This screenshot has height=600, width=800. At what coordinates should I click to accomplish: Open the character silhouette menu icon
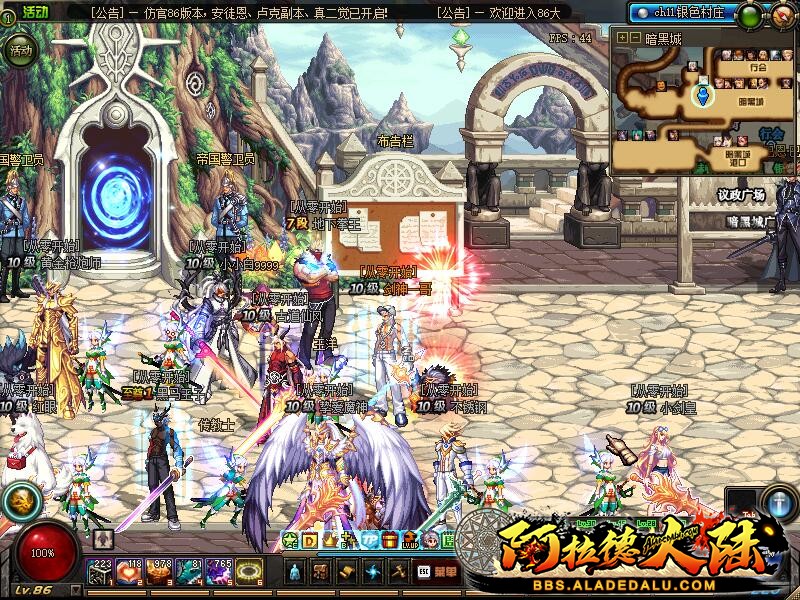(x=296, y=572)
